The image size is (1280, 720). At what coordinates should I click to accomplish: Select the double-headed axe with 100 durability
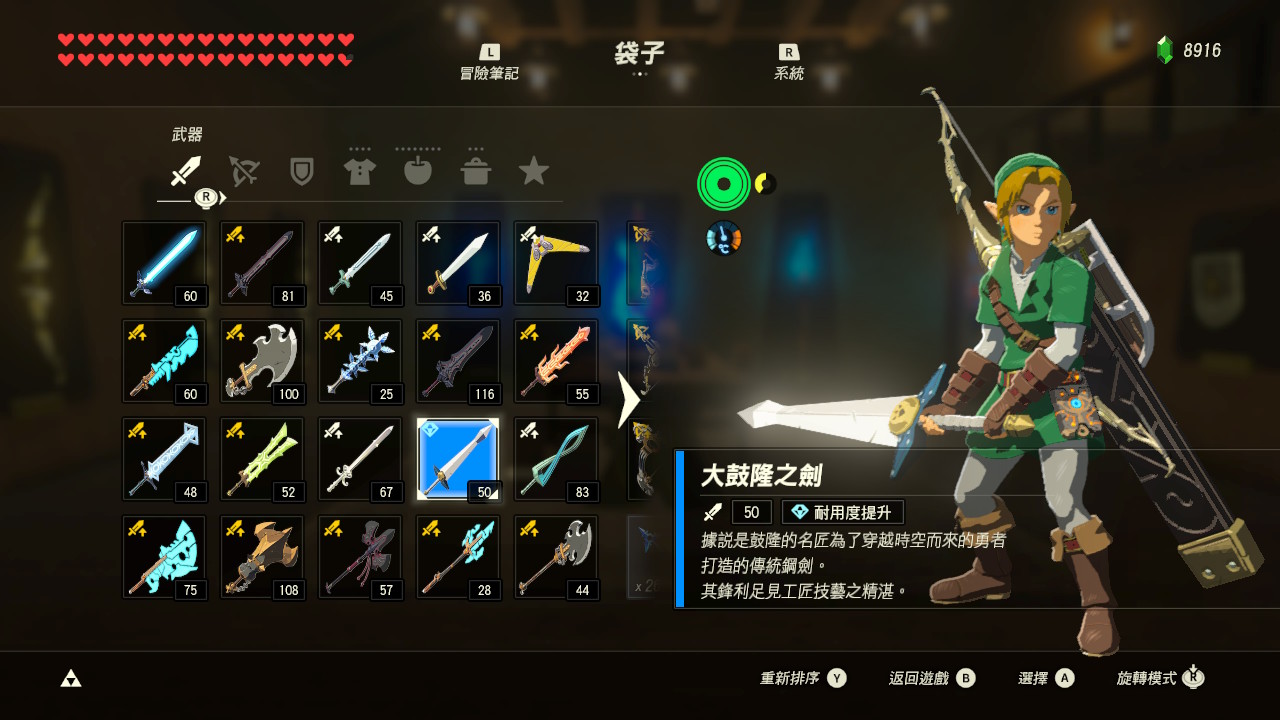(262, 361)
